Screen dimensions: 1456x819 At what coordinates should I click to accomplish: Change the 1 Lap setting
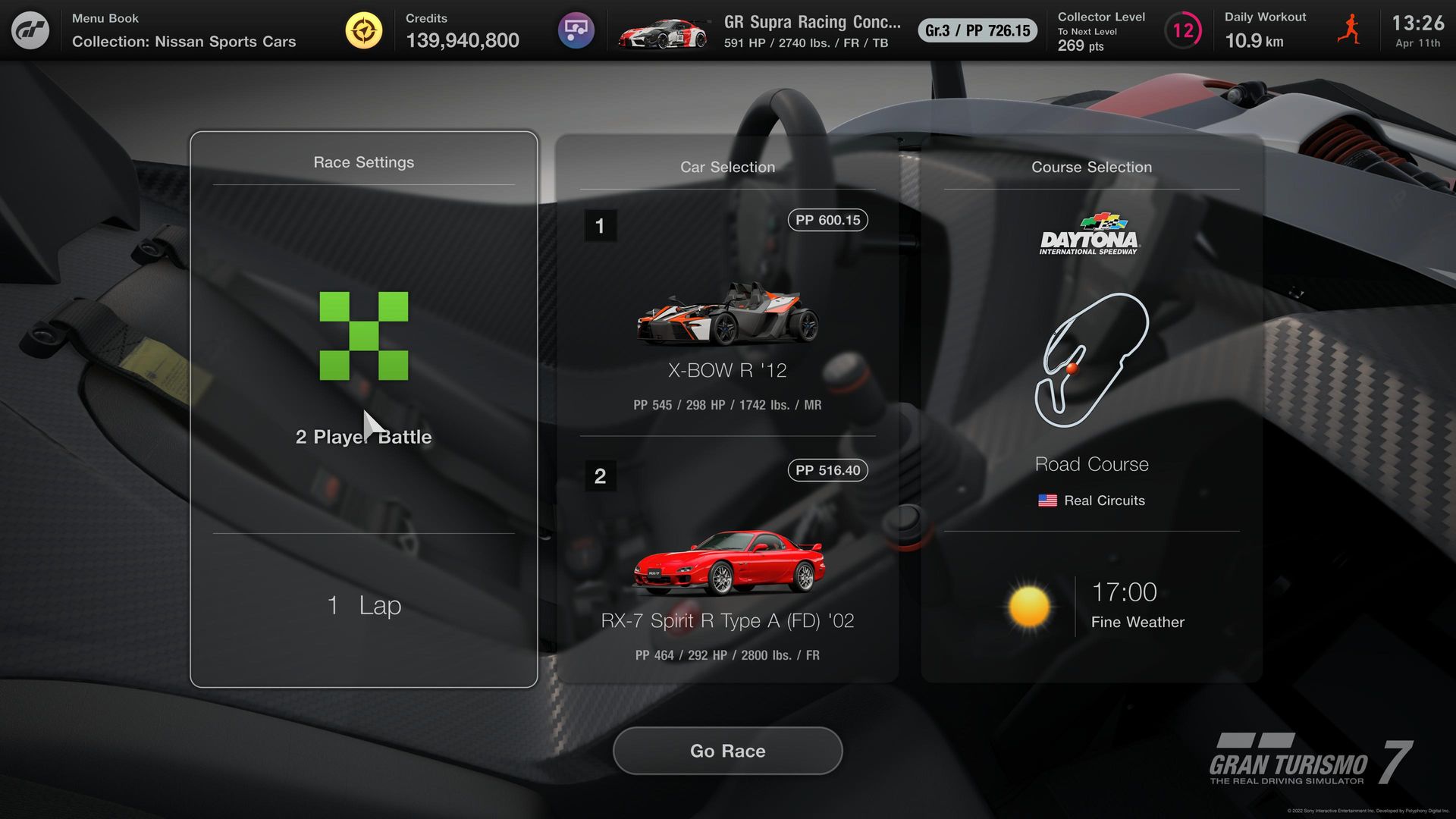(x=363, y=605)
